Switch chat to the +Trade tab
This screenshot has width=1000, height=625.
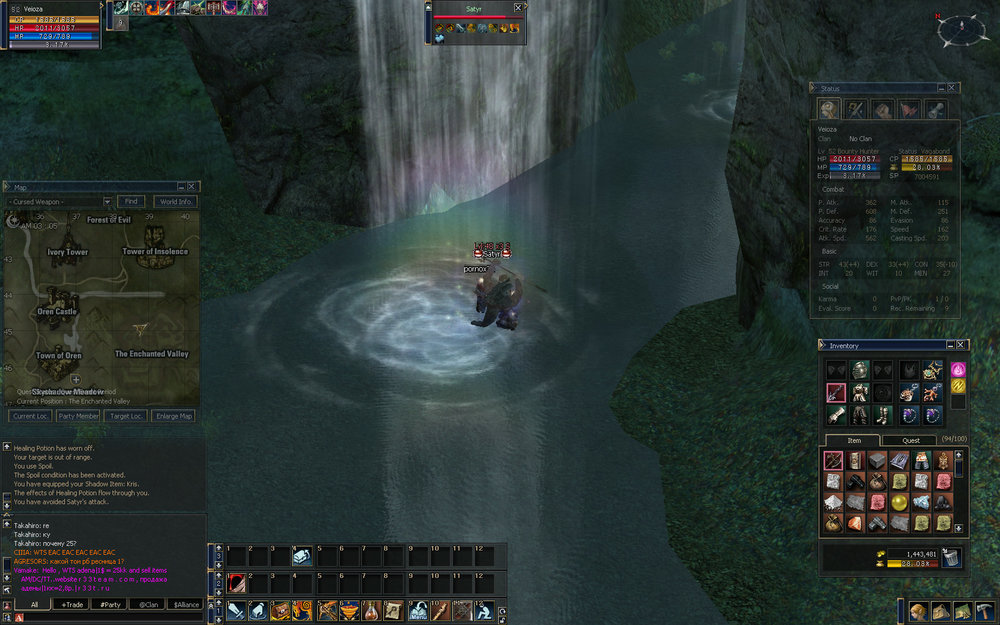point(72,604)
